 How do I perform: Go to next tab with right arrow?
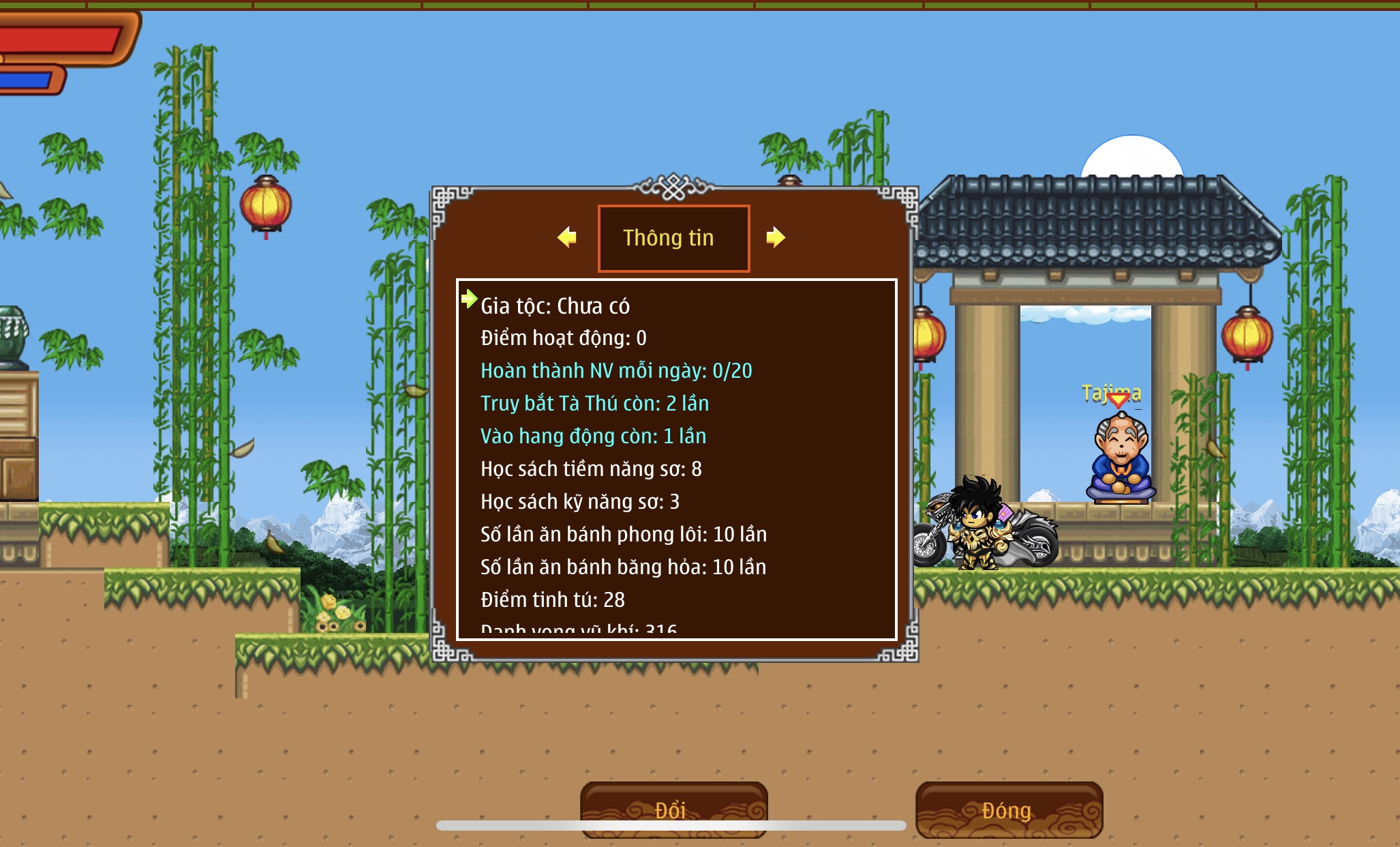point(776,237)
